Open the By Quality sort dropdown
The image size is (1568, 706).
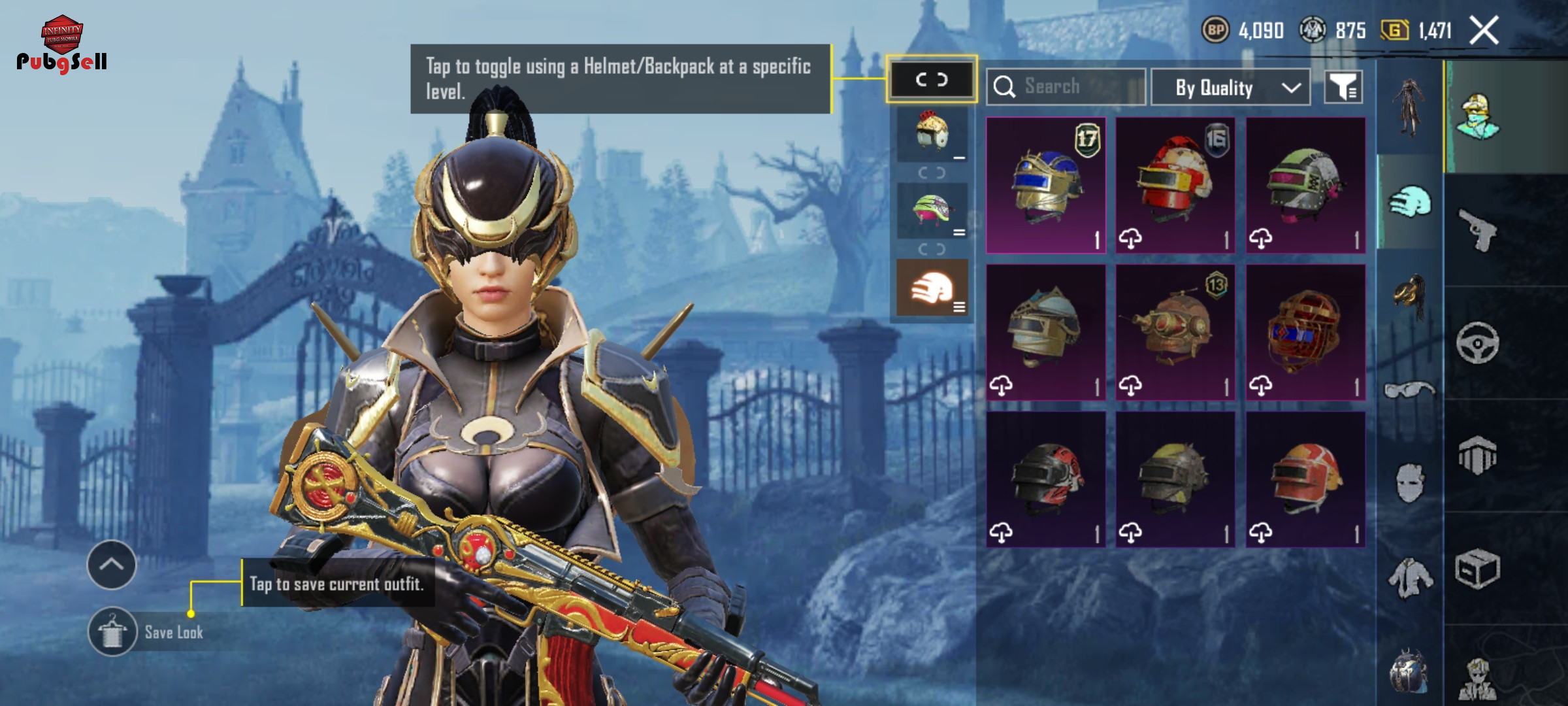[x=1230, y=88]
